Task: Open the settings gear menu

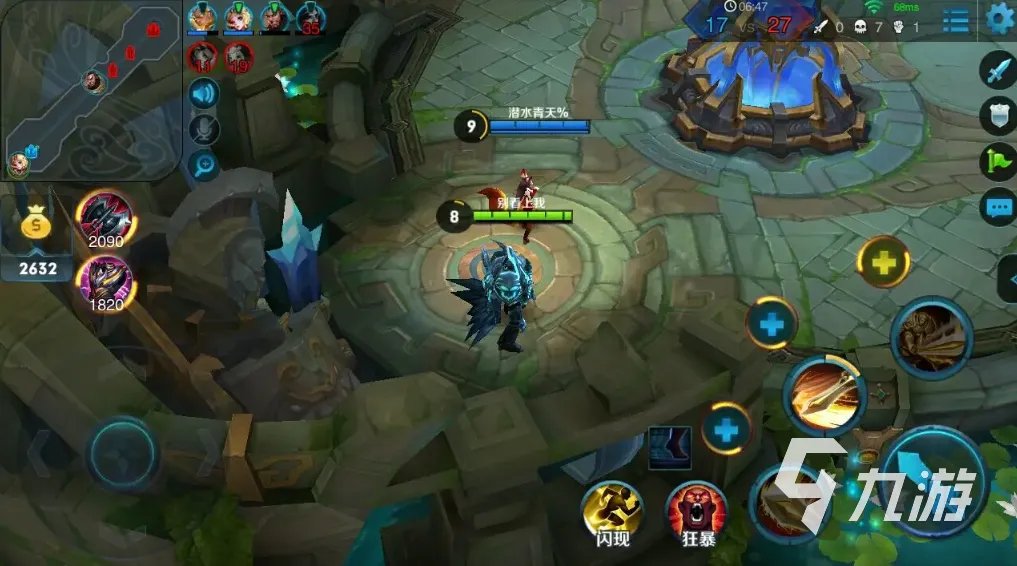Action: click(999, 18)
